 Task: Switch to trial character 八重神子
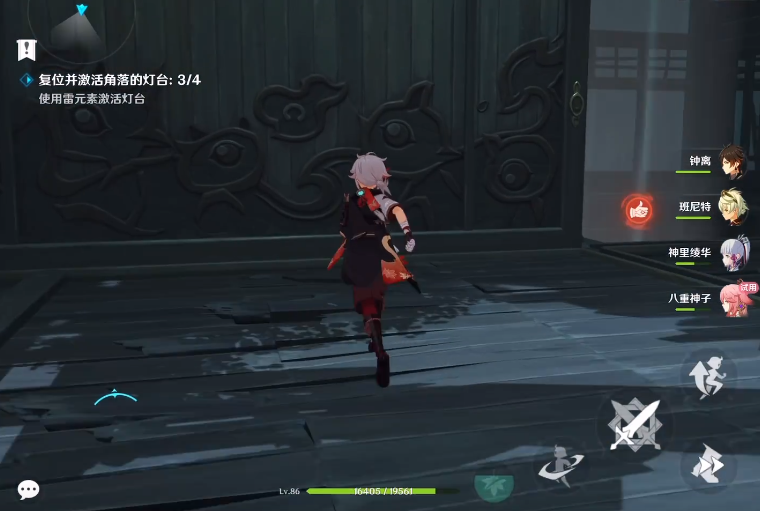click(733, 298)
